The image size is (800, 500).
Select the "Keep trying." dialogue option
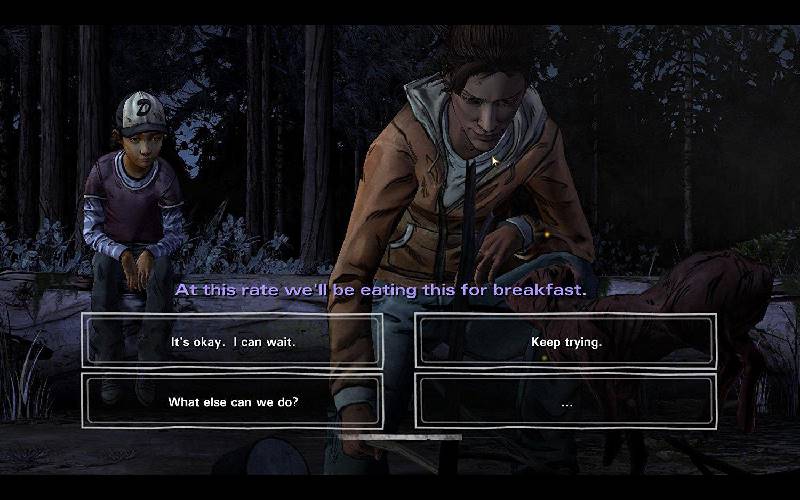(x=566, y=341)
